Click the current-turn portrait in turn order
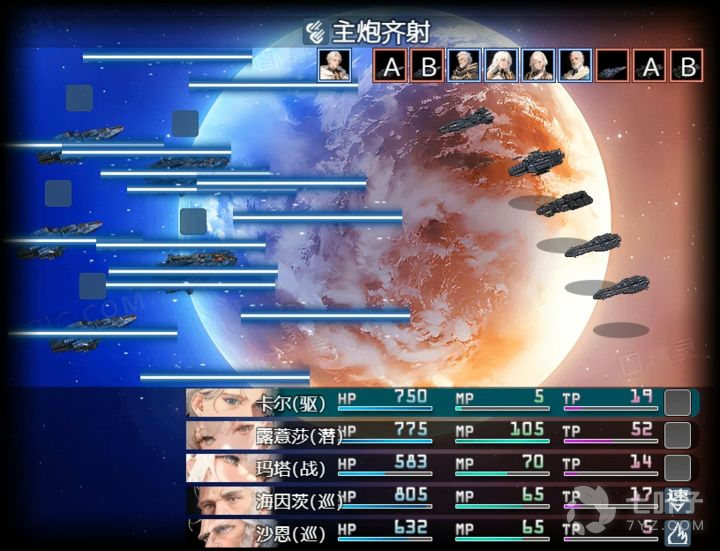Viewport: 720px width, 551px height. click(332, 66)
